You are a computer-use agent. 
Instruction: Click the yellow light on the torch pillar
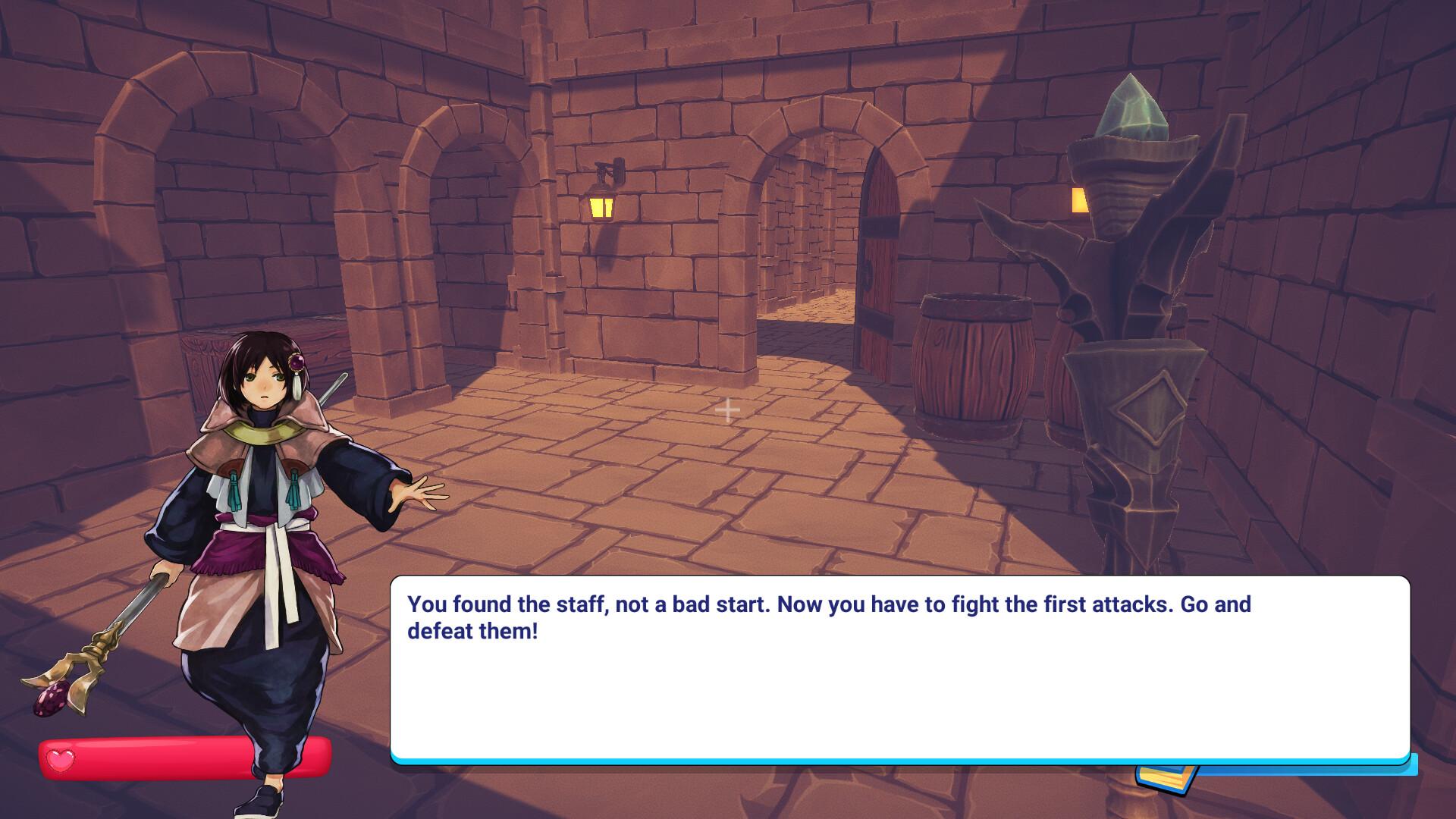(1080, 200)
